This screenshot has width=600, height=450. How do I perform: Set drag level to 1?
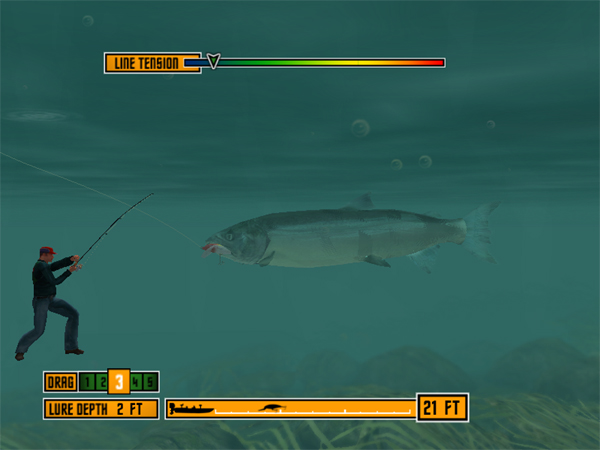[87, 381]
